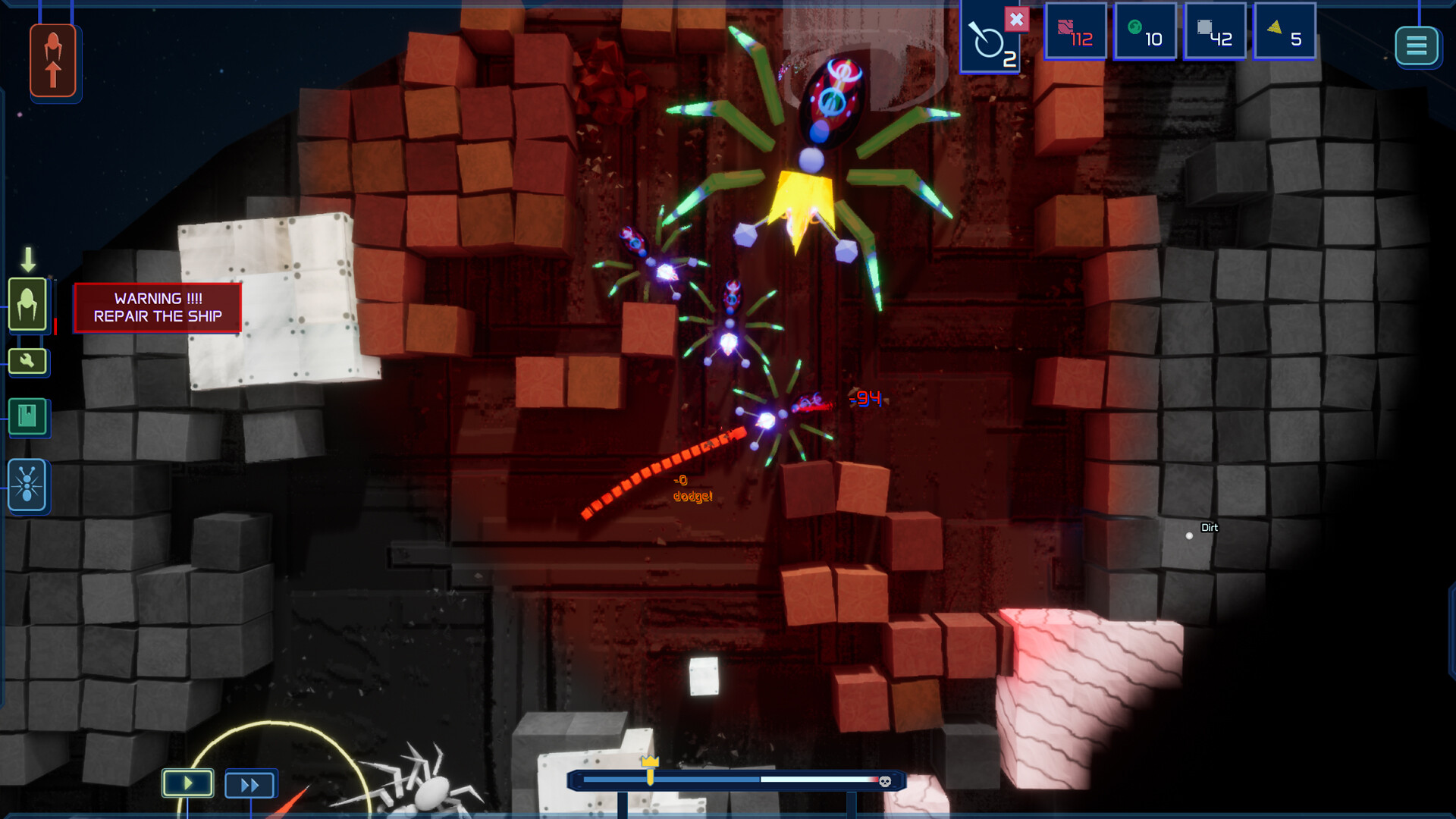This screenshot has width=1456, height=819.
Task: Toggle normal speed with the play button
Action: (x=187, y=783)
